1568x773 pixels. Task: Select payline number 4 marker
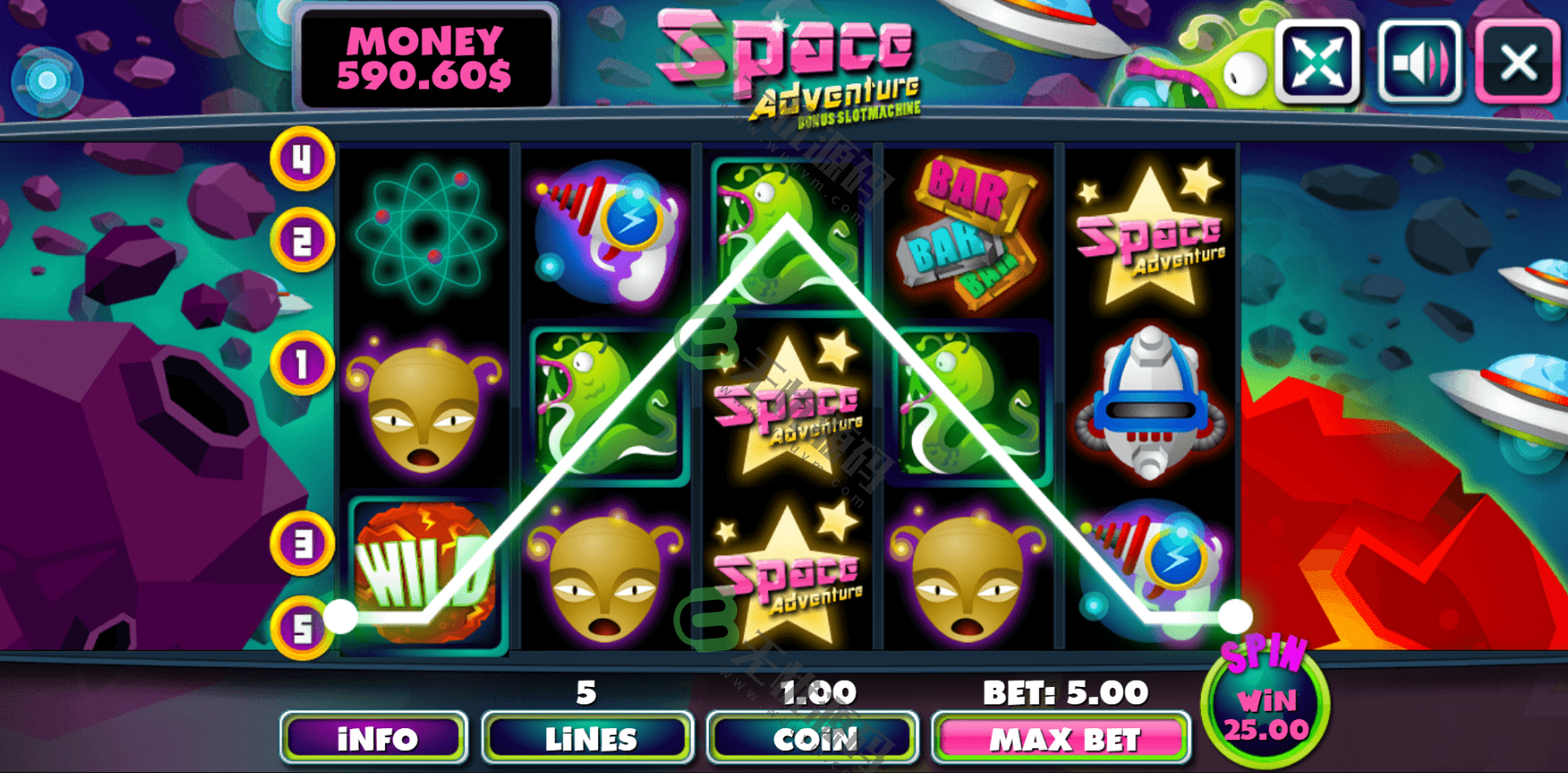pos(302,159)
